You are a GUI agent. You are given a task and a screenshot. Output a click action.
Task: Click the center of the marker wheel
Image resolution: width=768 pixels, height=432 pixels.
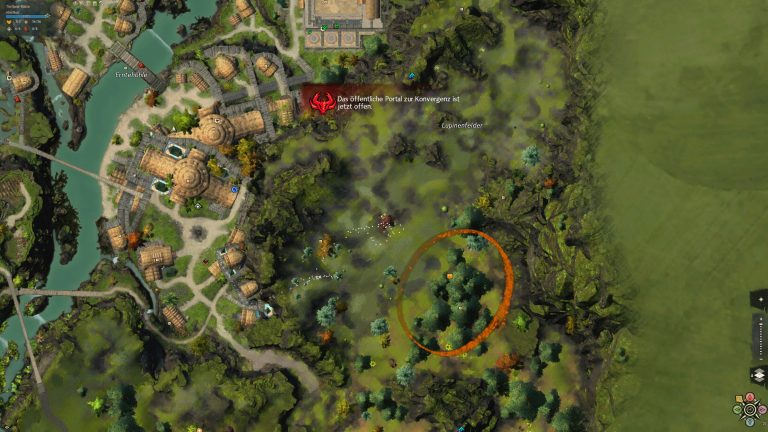750,409
